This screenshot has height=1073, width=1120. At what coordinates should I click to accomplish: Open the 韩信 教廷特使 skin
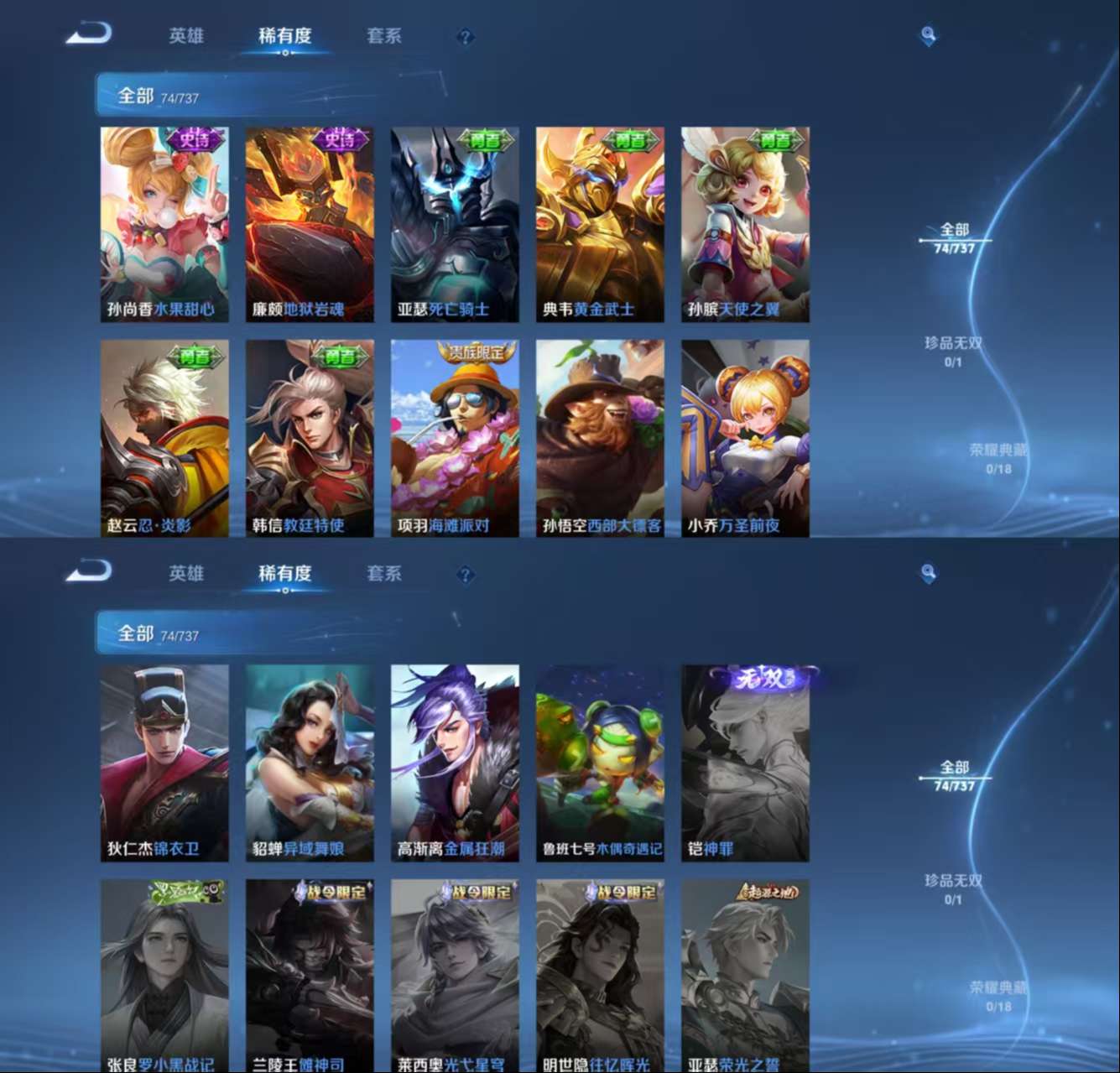(x=310, y=437)
